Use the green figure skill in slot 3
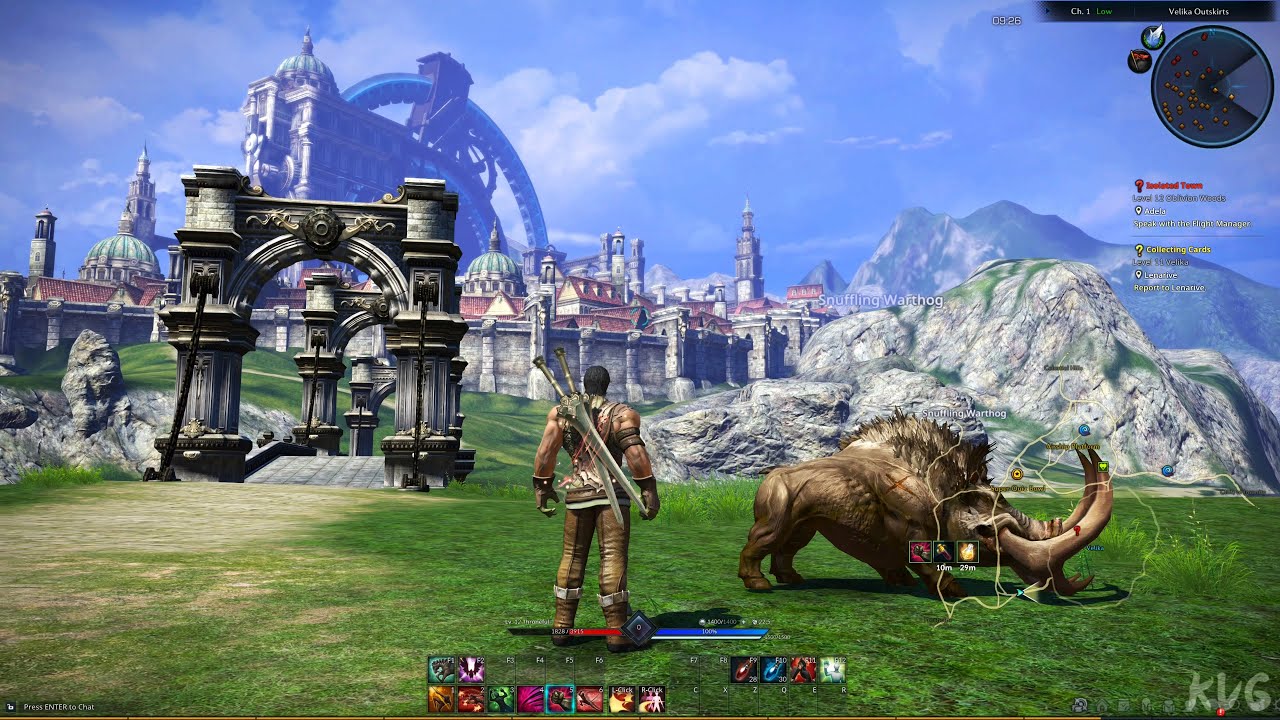 click(501, 699)
